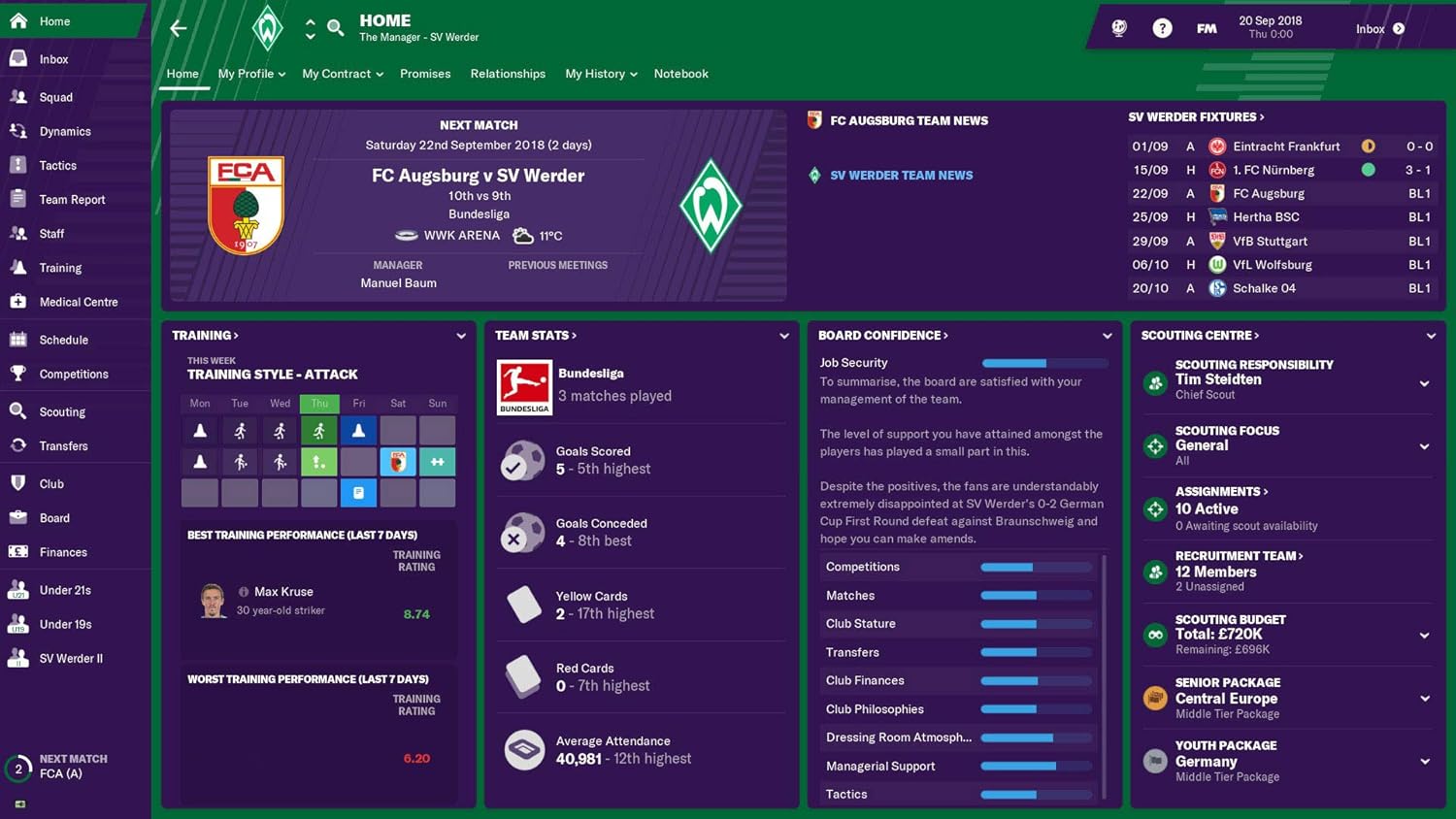Screen dimensions: 1456x819
Task: Switch to the Promises tab
Action: click(x=425, y=74)
